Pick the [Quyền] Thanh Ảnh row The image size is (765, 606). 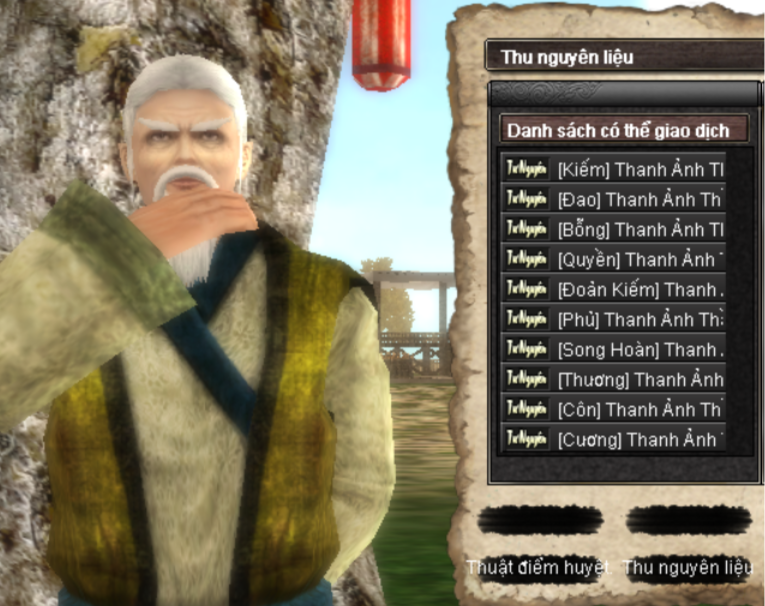(613, 259)
